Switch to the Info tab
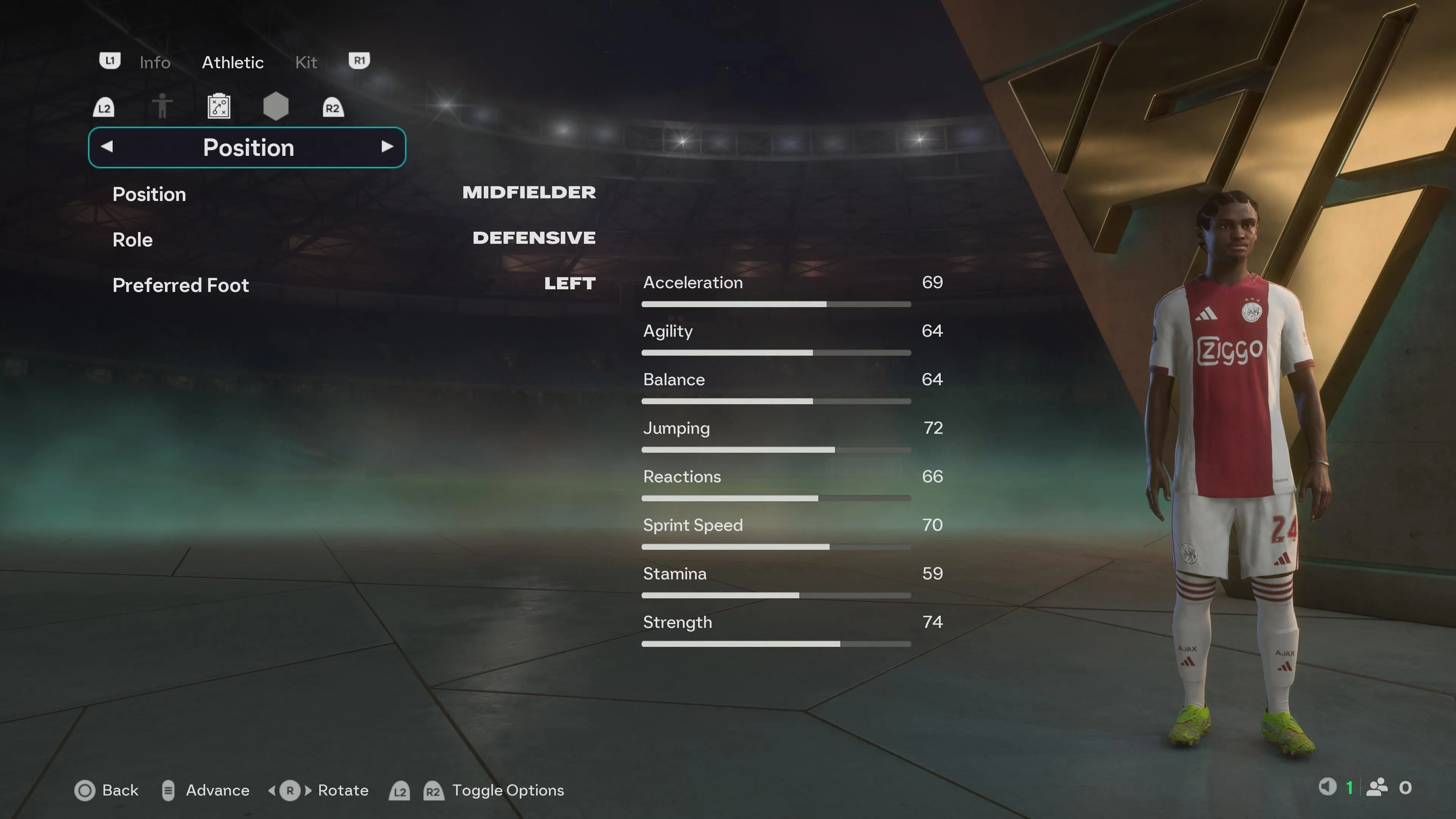Viewport: 1456px width, 819px height. (154, 62)
